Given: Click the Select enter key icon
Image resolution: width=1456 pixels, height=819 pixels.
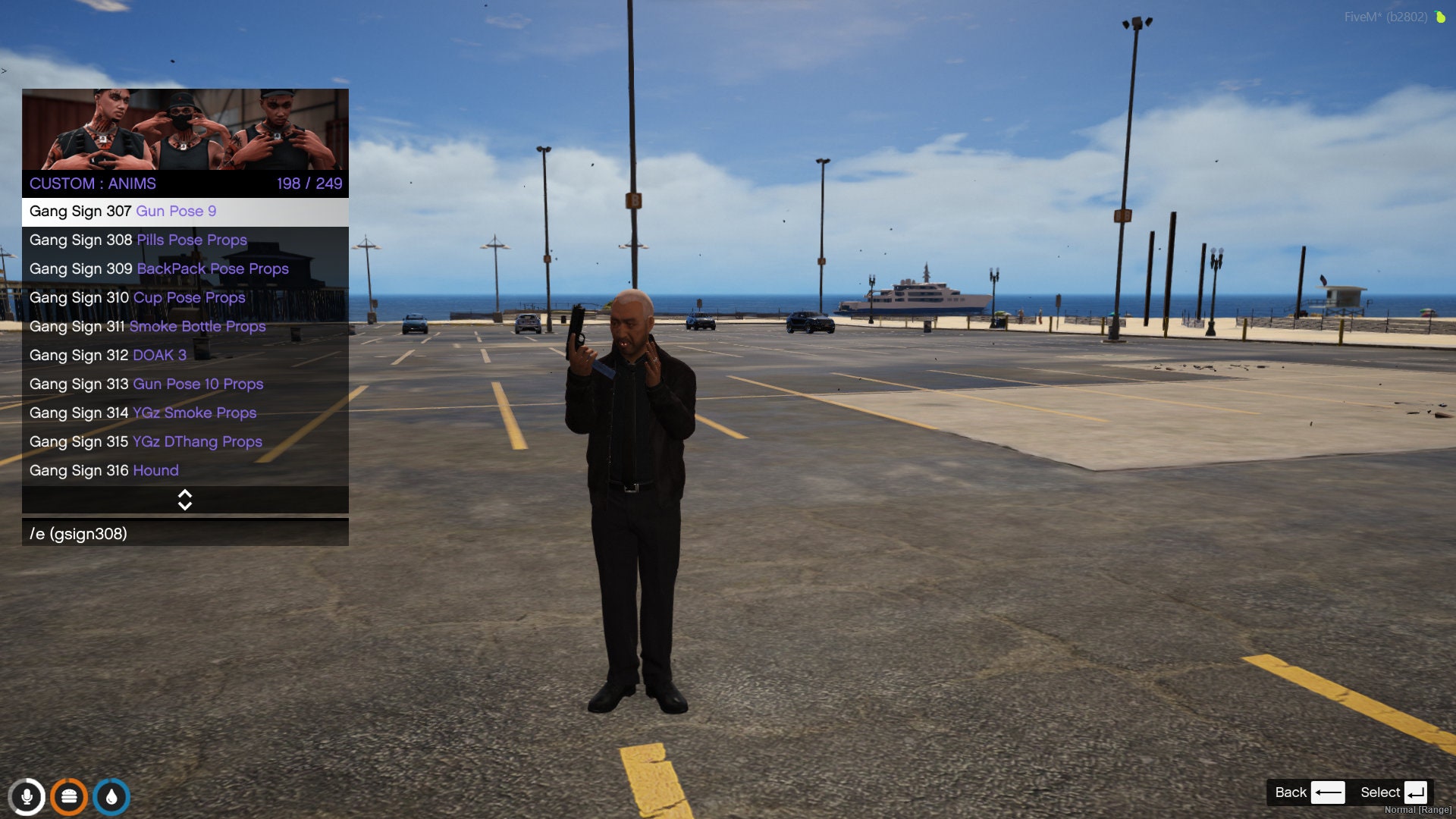Looking at the screenshot, I should (x=1416, y=792).
